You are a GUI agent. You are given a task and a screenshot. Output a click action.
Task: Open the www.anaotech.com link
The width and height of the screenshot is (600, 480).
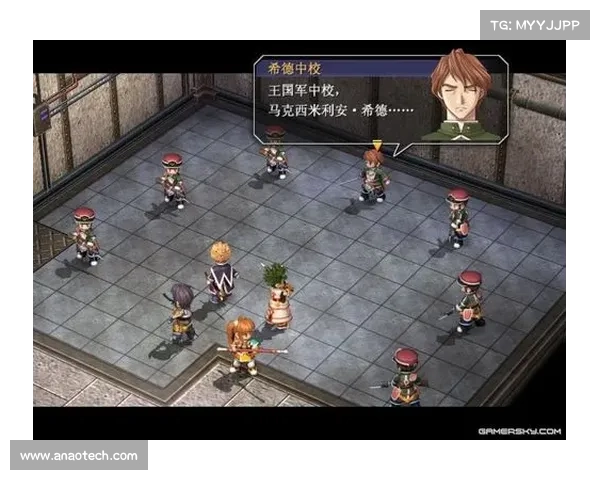click(79, 456)
